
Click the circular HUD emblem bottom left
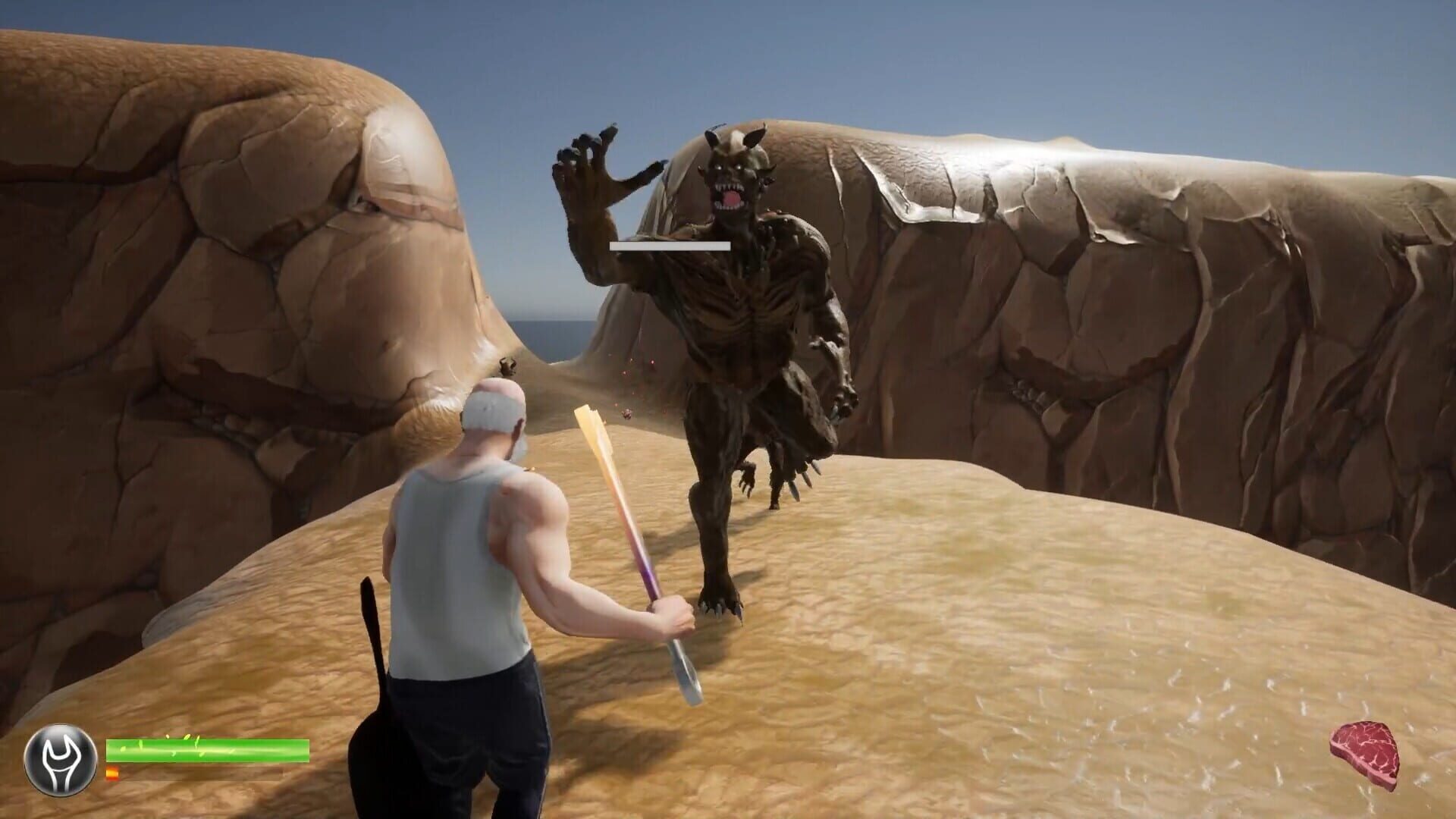click(x=61, y=759)
